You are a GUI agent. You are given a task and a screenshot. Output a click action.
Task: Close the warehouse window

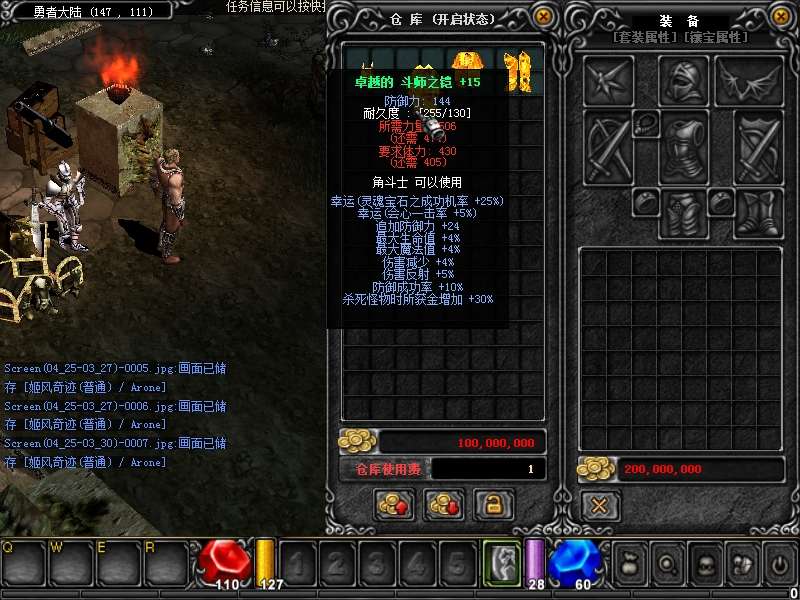point(543,16)
